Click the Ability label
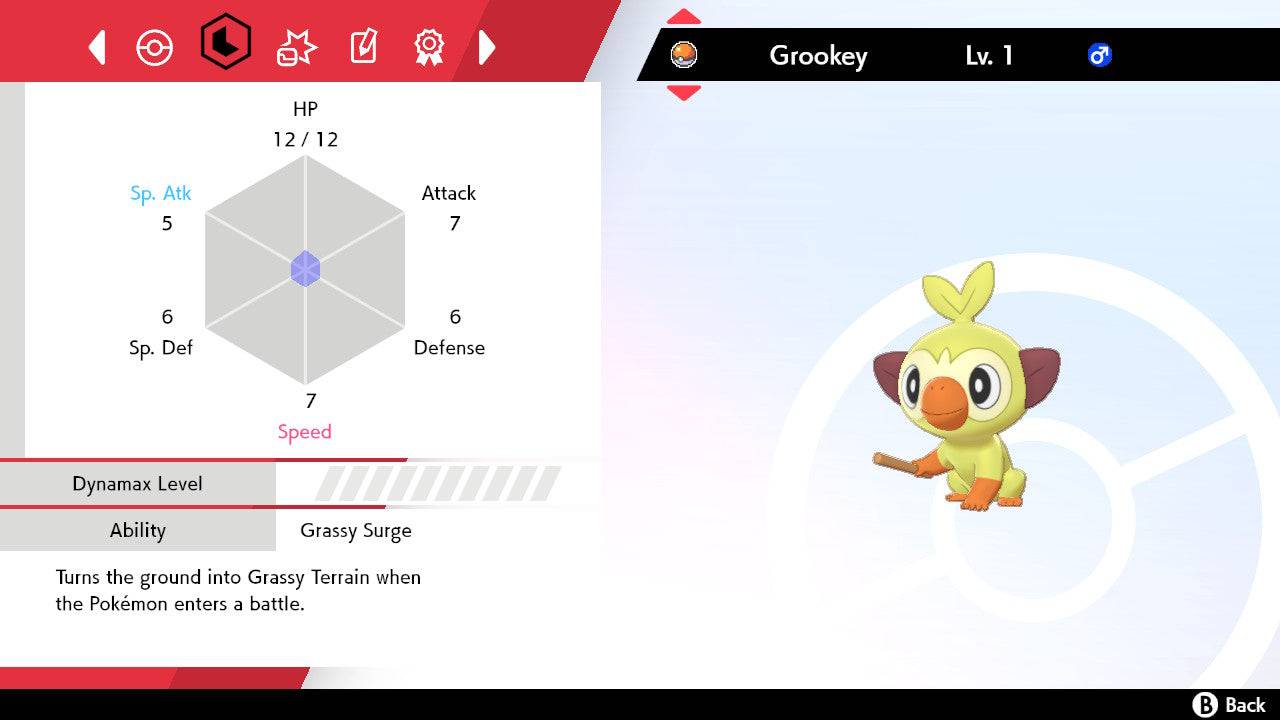 click(137, 530)
